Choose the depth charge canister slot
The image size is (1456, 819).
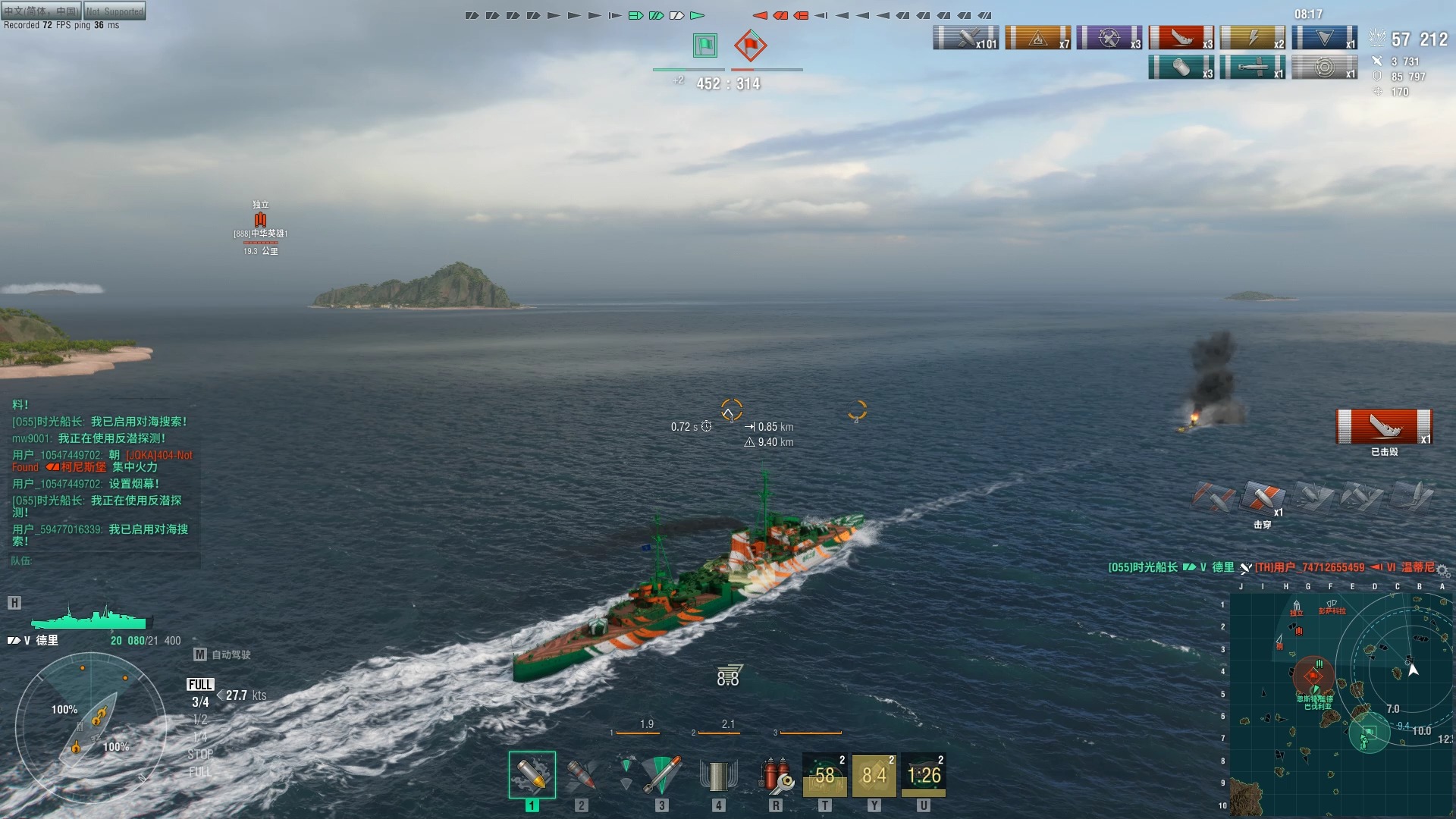[x=718, y=775]
